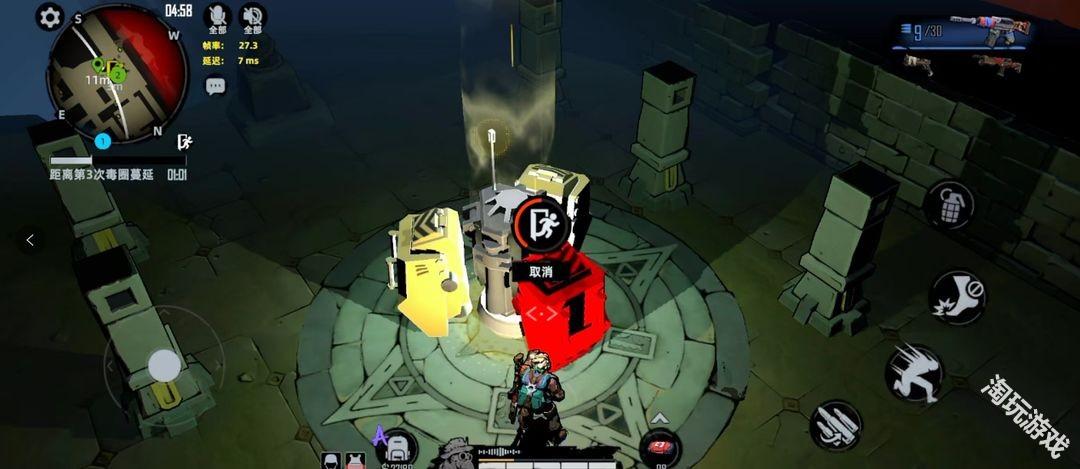The image size is (1080, 469).
Task: Toggle the microphone mute icon
Action: click(x=217, y=16)
